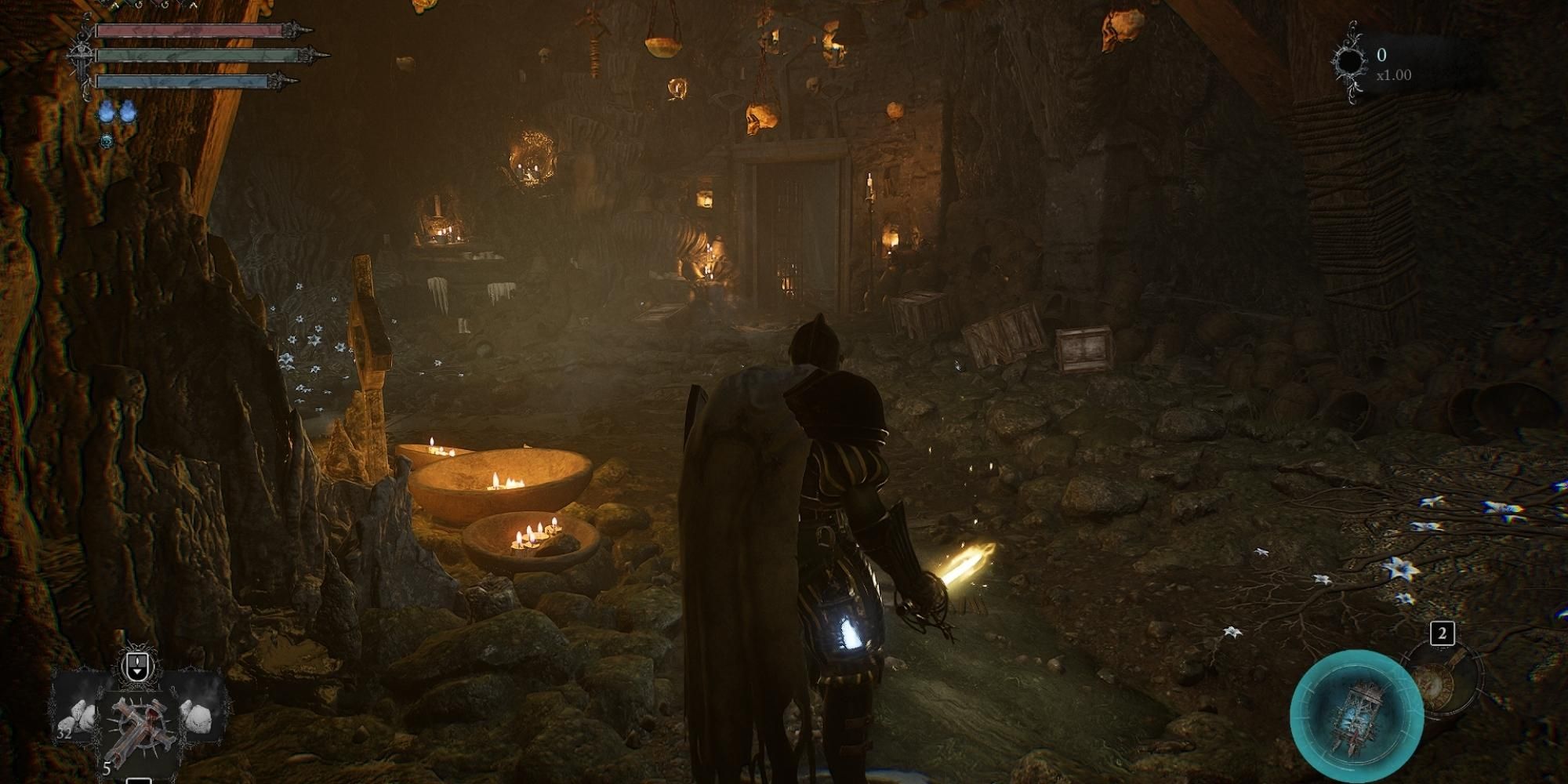Screen dimensions: 1568x784
Task: Expand the down arrow selector below the crucifix slot
Action: (x=138, y=781)
